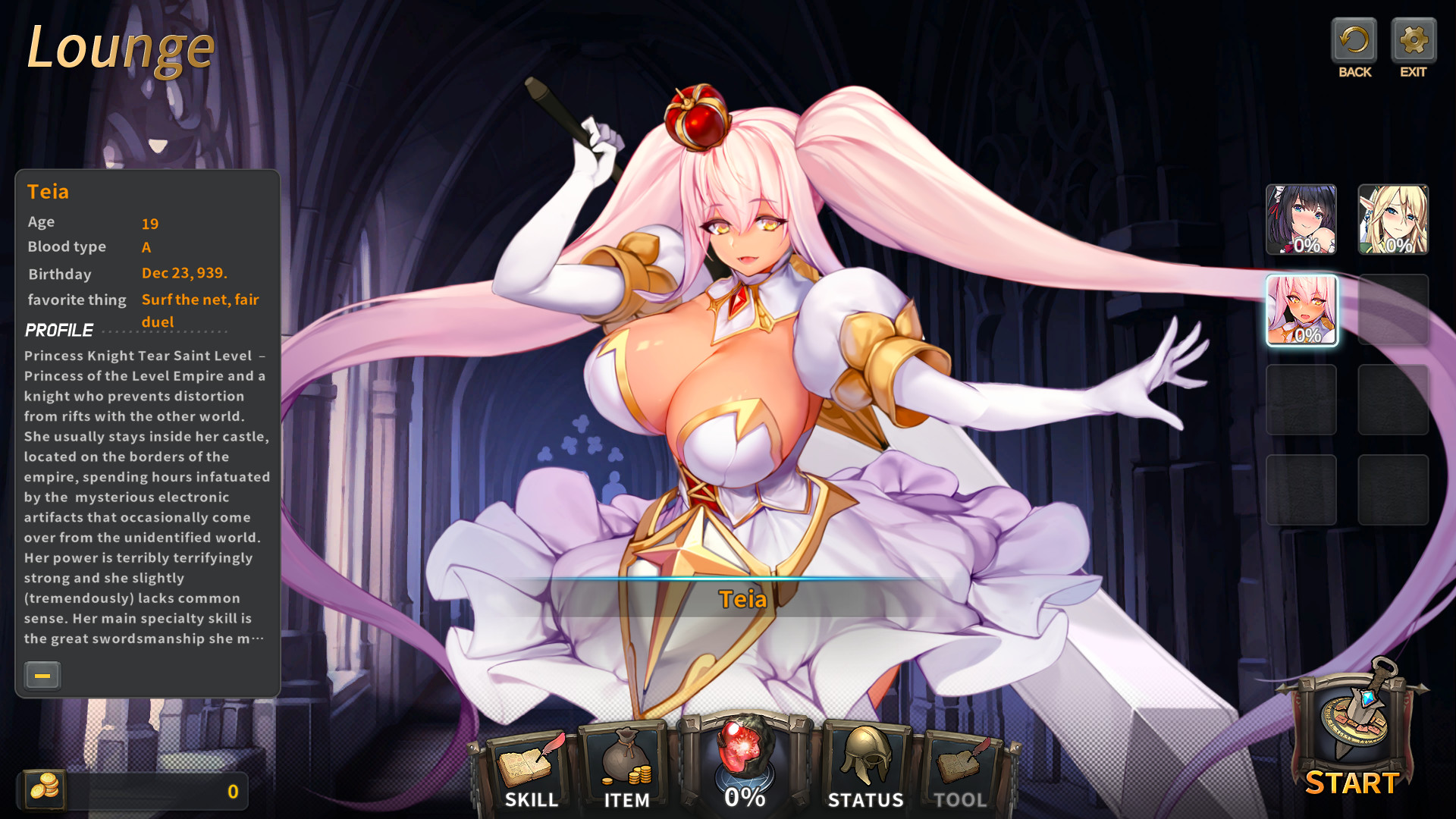Open the ITEM money bag icon
The height and width of the screenshot is (819, 1456).
click(626, 758)
